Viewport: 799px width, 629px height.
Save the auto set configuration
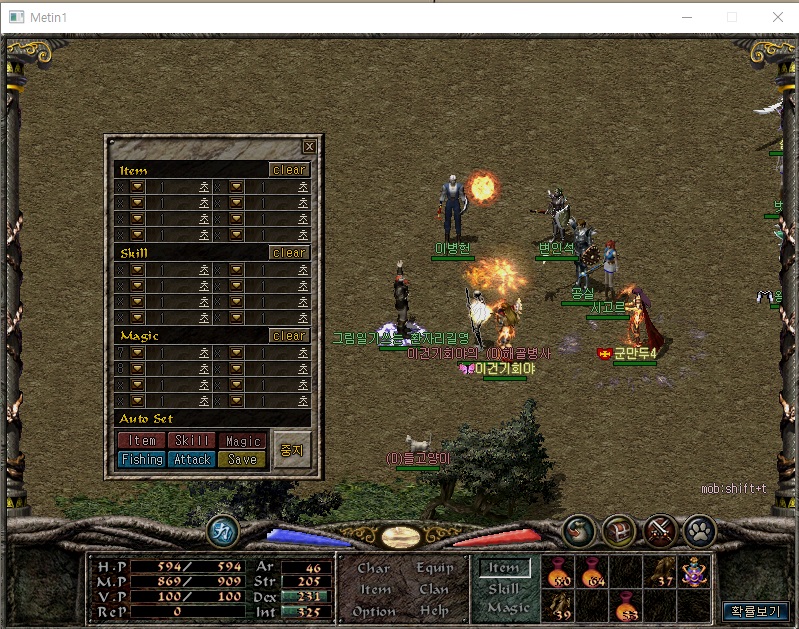pyautogui.click(x=242, y=460)
